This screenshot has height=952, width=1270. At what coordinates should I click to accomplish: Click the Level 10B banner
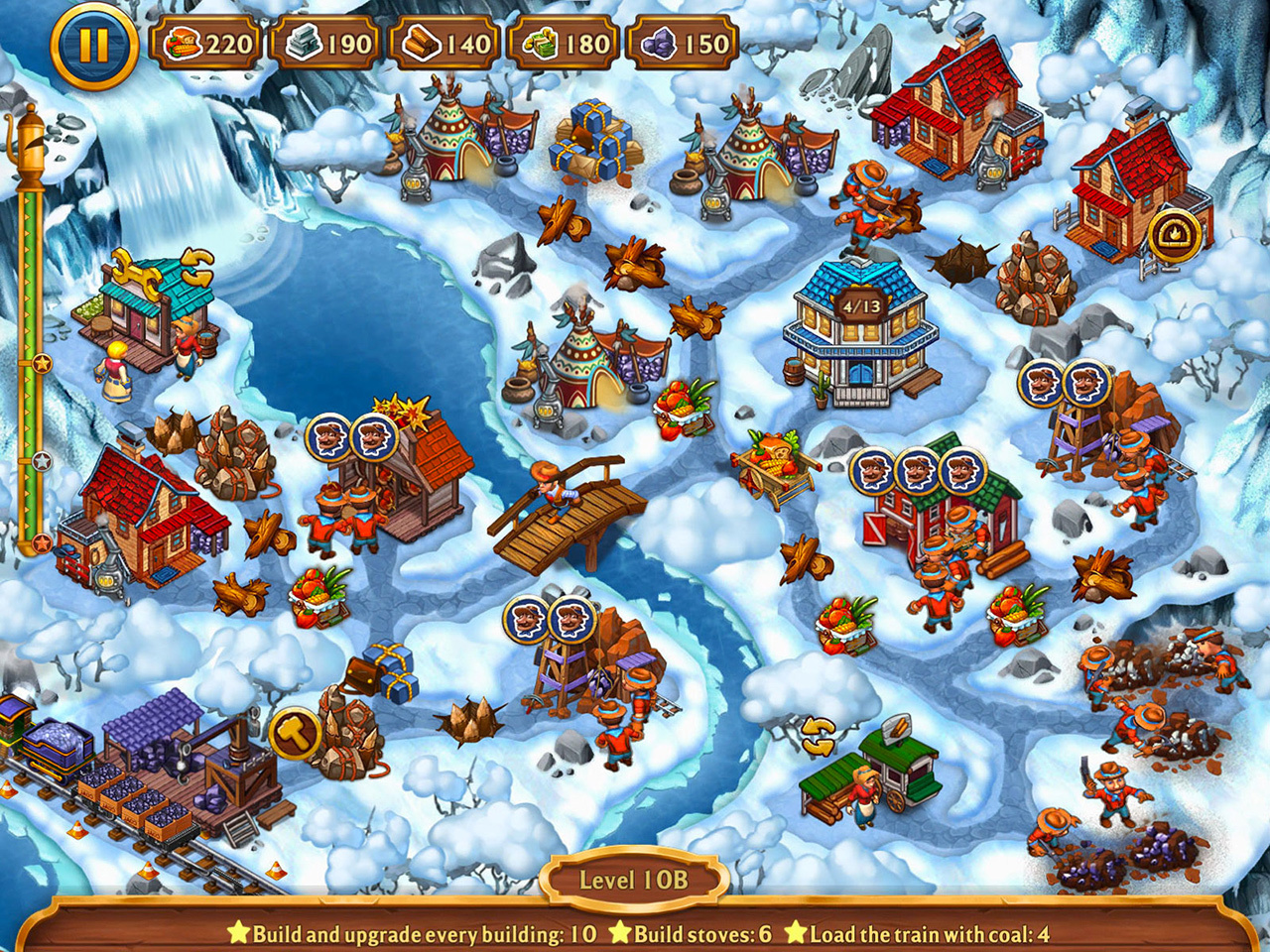635,878
